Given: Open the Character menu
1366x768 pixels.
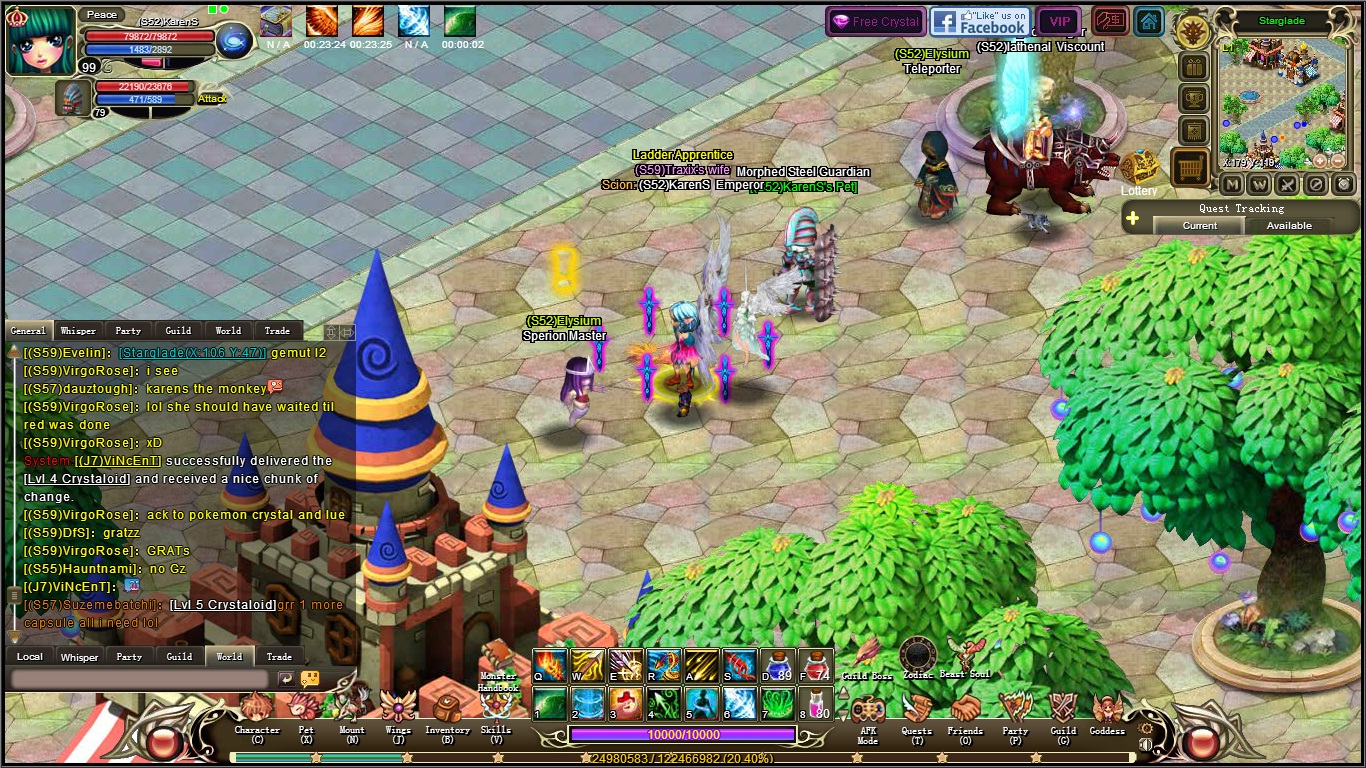Looking at the screenshot, I should pos(257,711).
